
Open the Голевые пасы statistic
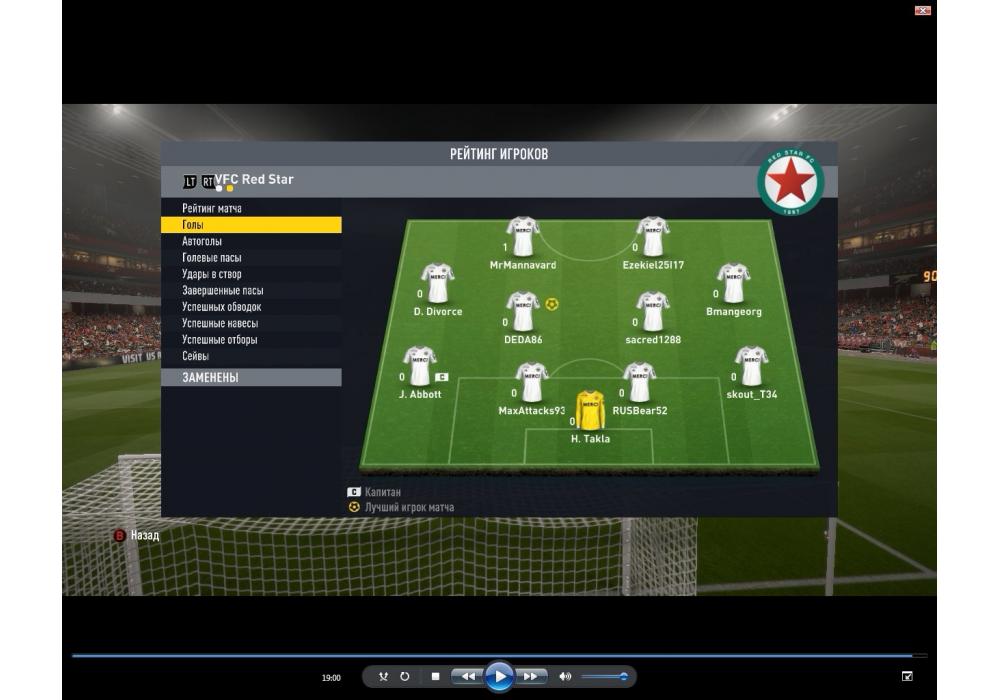point(211,258)
